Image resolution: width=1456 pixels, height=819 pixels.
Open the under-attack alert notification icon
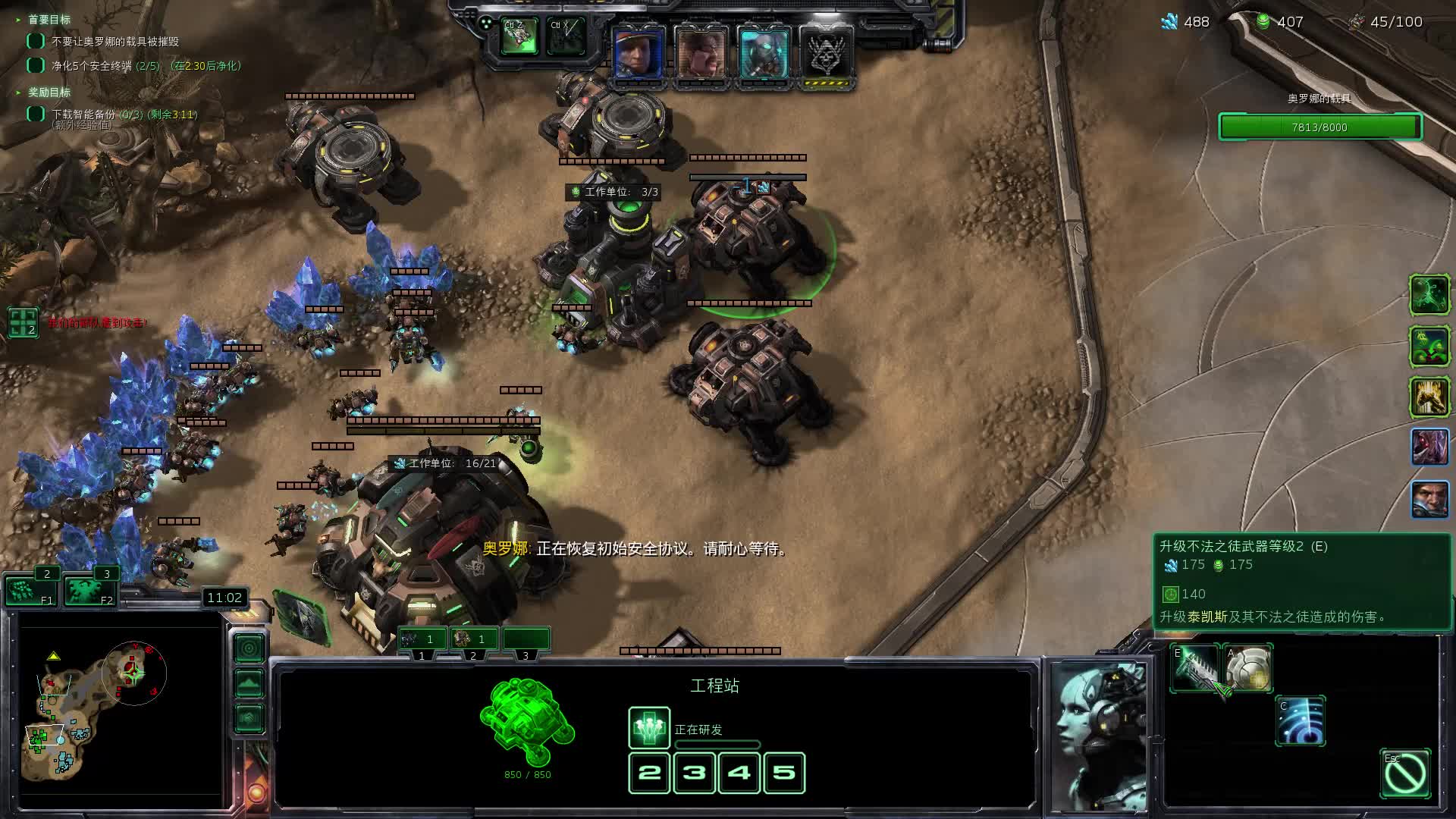pyautogui.click(x=23, y=322)
